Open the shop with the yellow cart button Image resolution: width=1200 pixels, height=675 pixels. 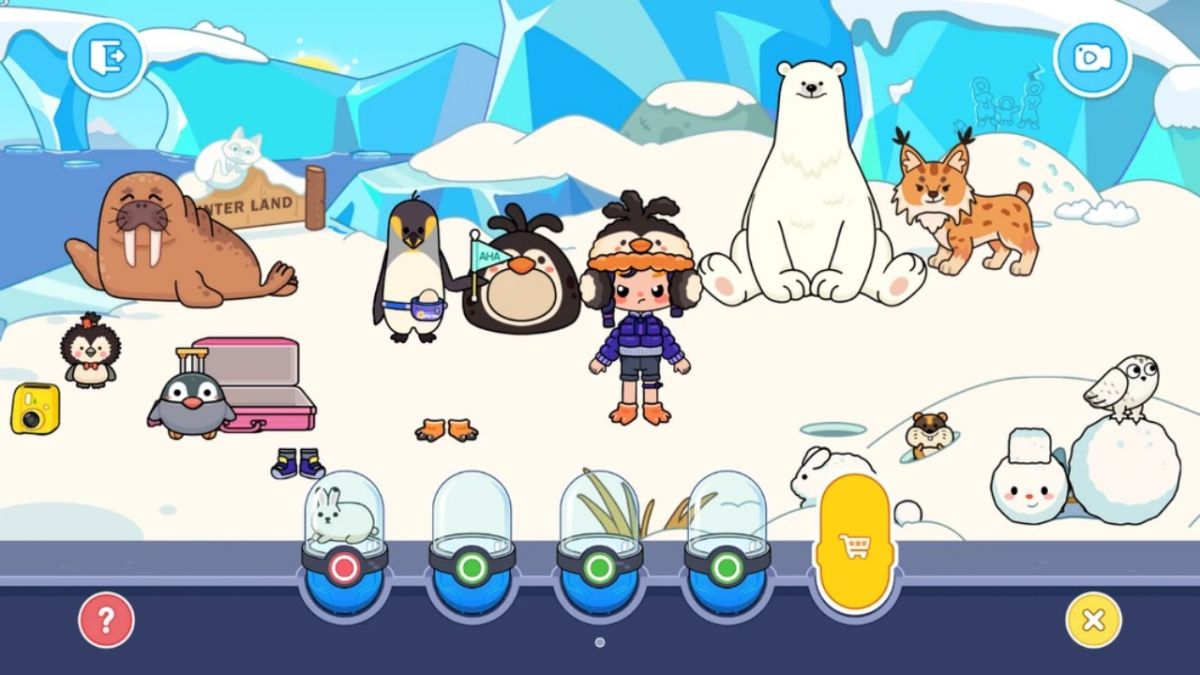[855, 546]
